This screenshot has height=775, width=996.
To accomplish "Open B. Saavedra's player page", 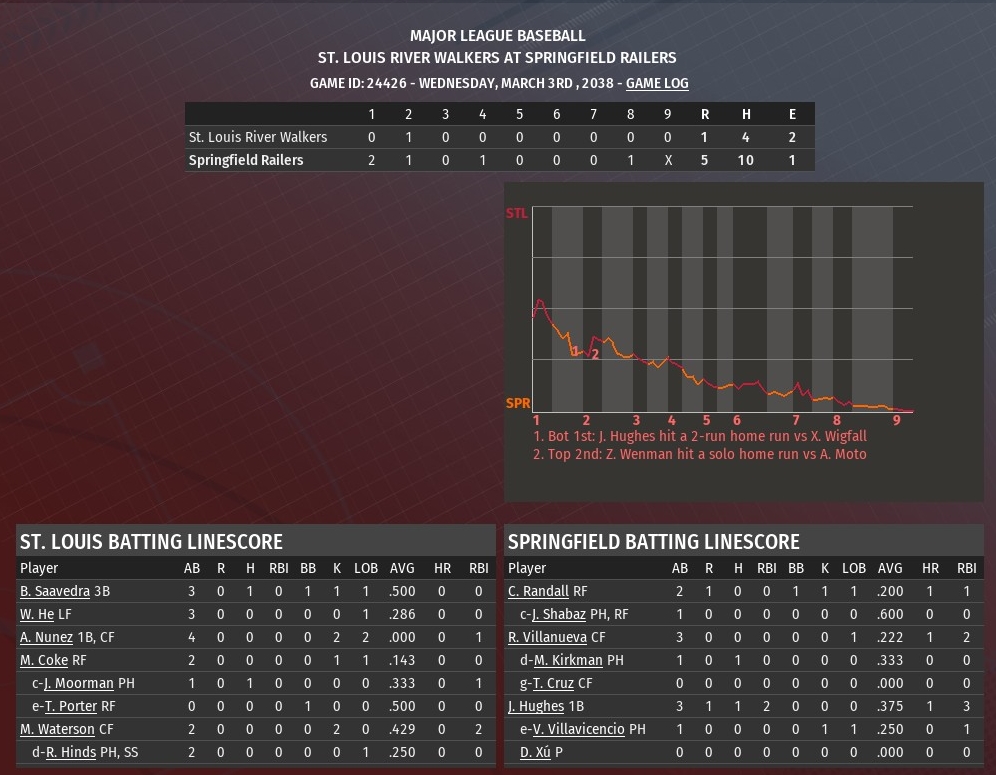I will (55, 591).
